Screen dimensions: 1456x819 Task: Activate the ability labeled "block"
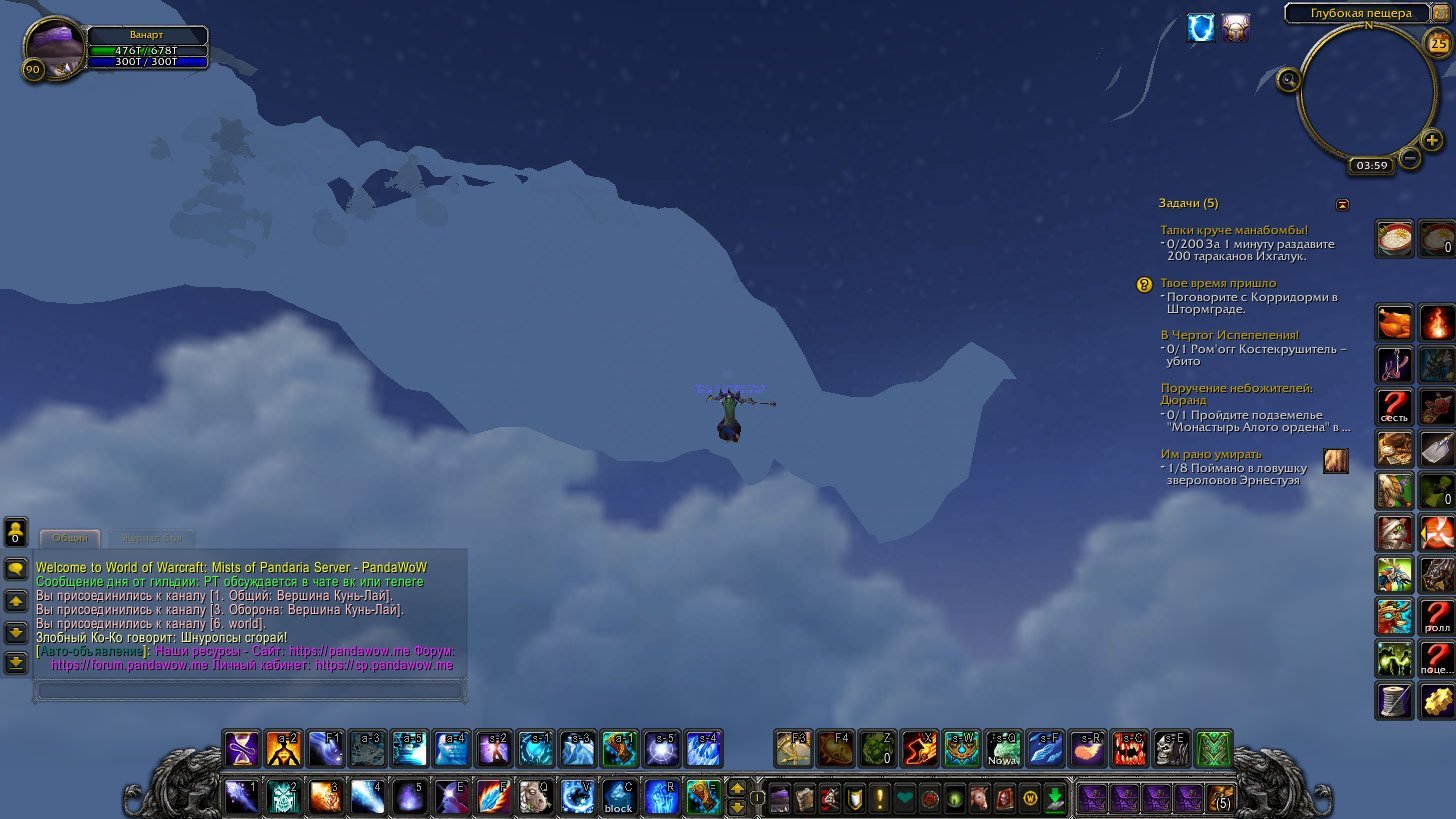(618, 798)
